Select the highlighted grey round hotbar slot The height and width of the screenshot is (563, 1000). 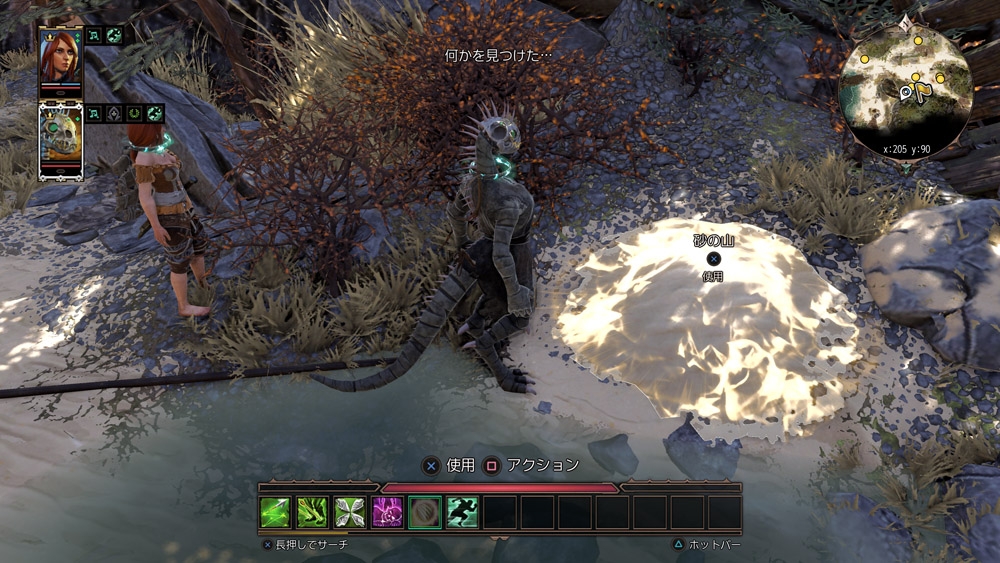coord(424,512)
